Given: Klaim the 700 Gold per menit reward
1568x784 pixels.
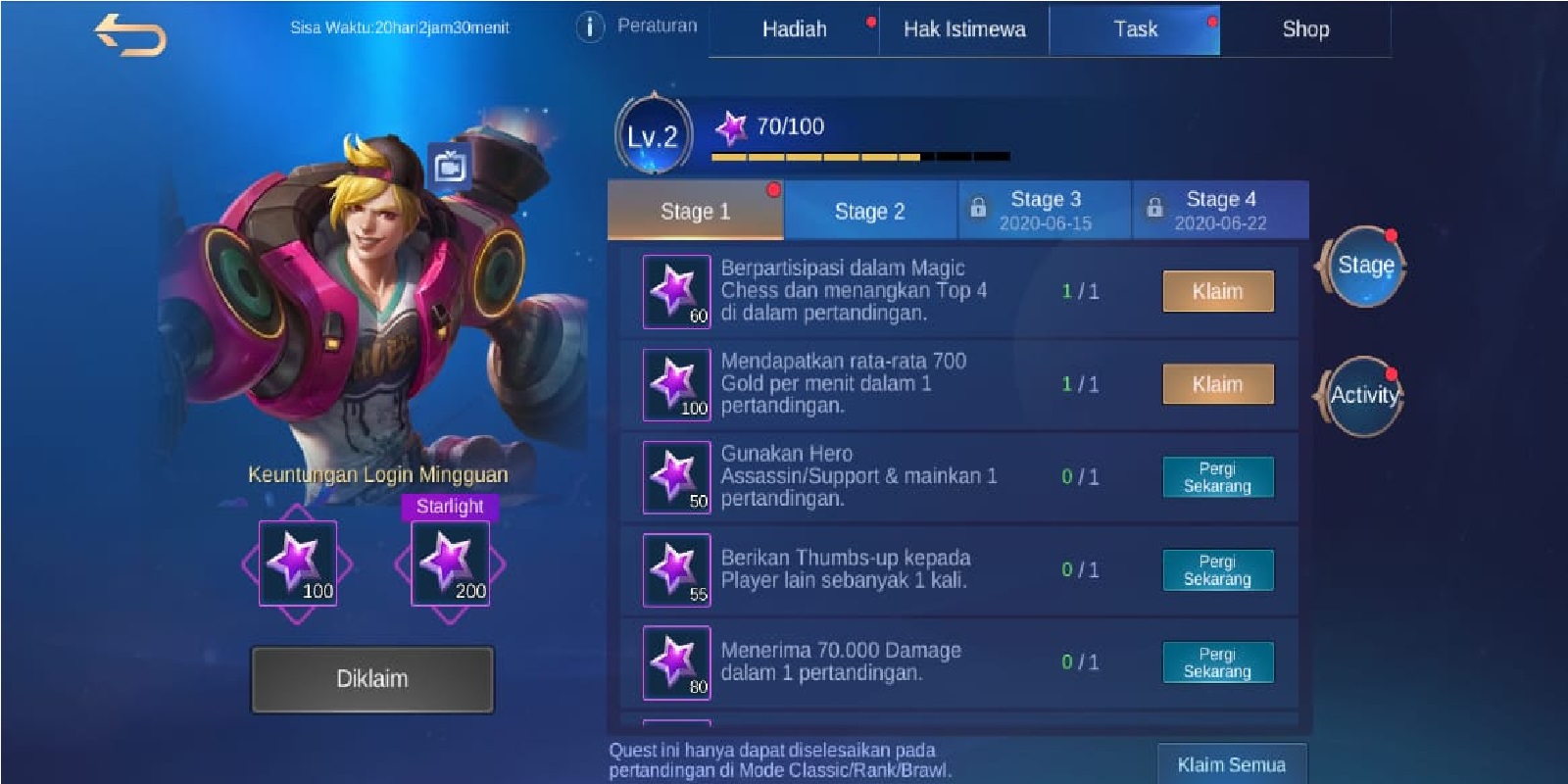Looking at the screenshot, I should [x=1217, y=384].
